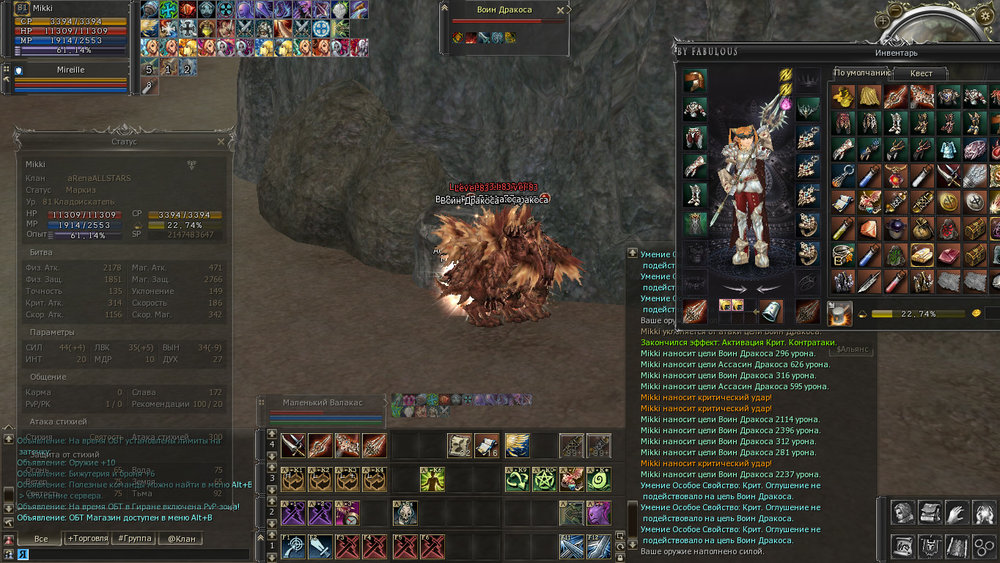
Task: Close the Воин Дракоса target window
Action: coord(559,9)
